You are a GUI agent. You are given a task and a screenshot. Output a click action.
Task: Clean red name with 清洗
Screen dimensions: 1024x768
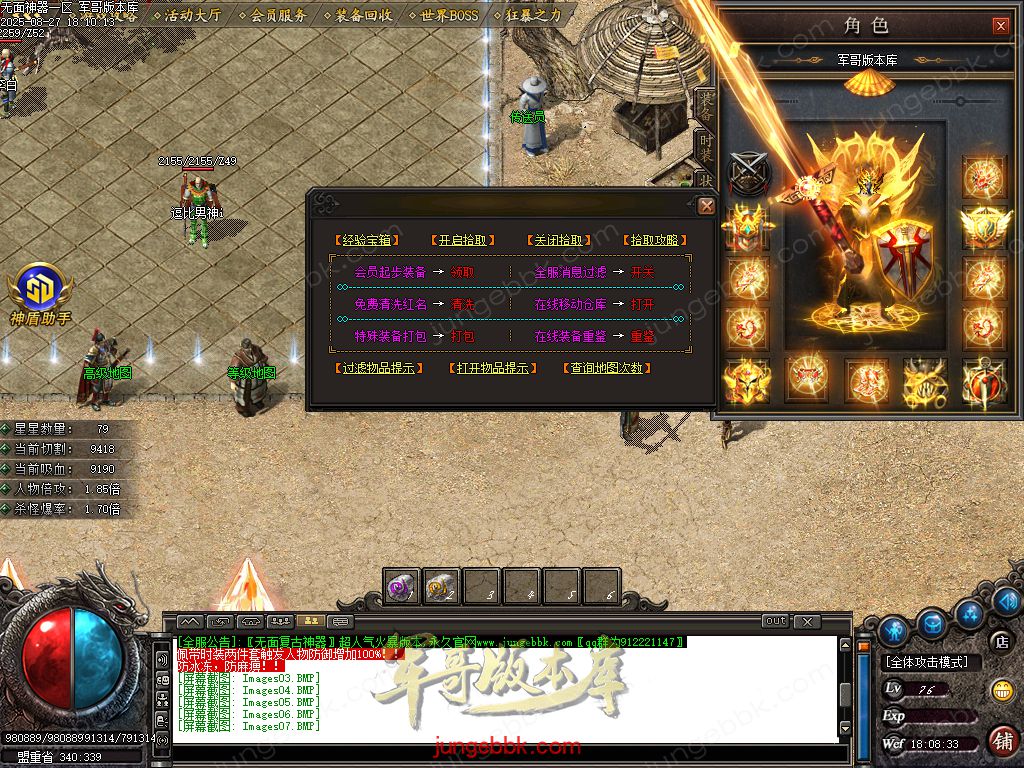coord(463,304)
